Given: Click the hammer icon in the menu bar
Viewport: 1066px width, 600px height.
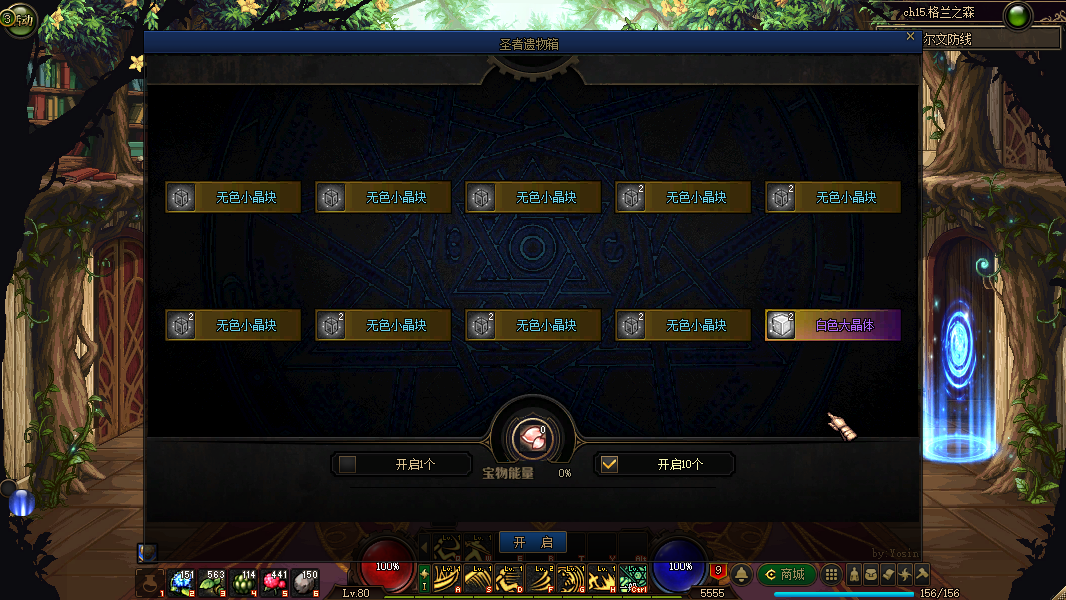Looking at the screenshot, I should click(922, 574).
